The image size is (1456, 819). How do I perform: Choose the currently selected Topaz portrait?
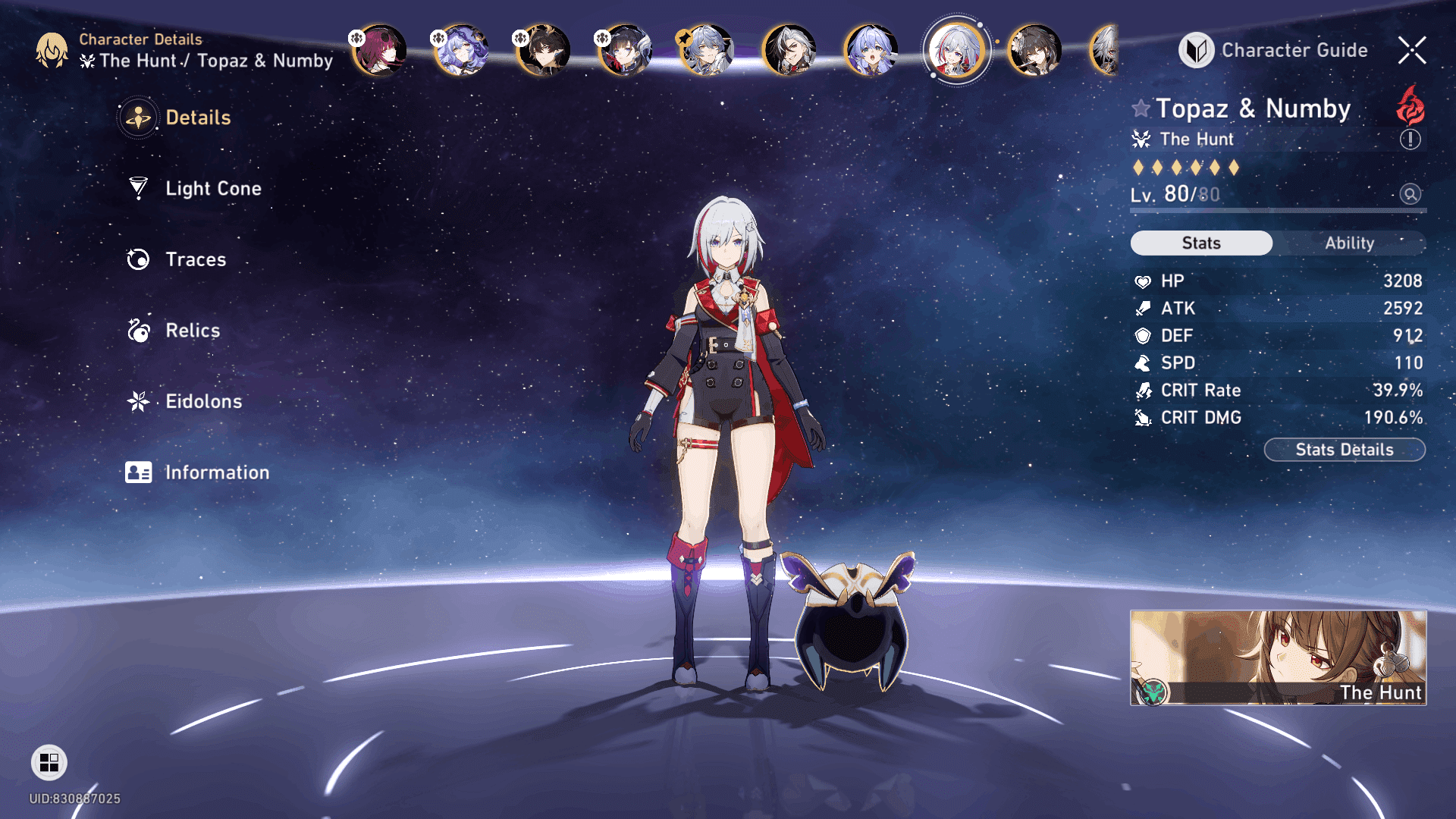(956, 51)
